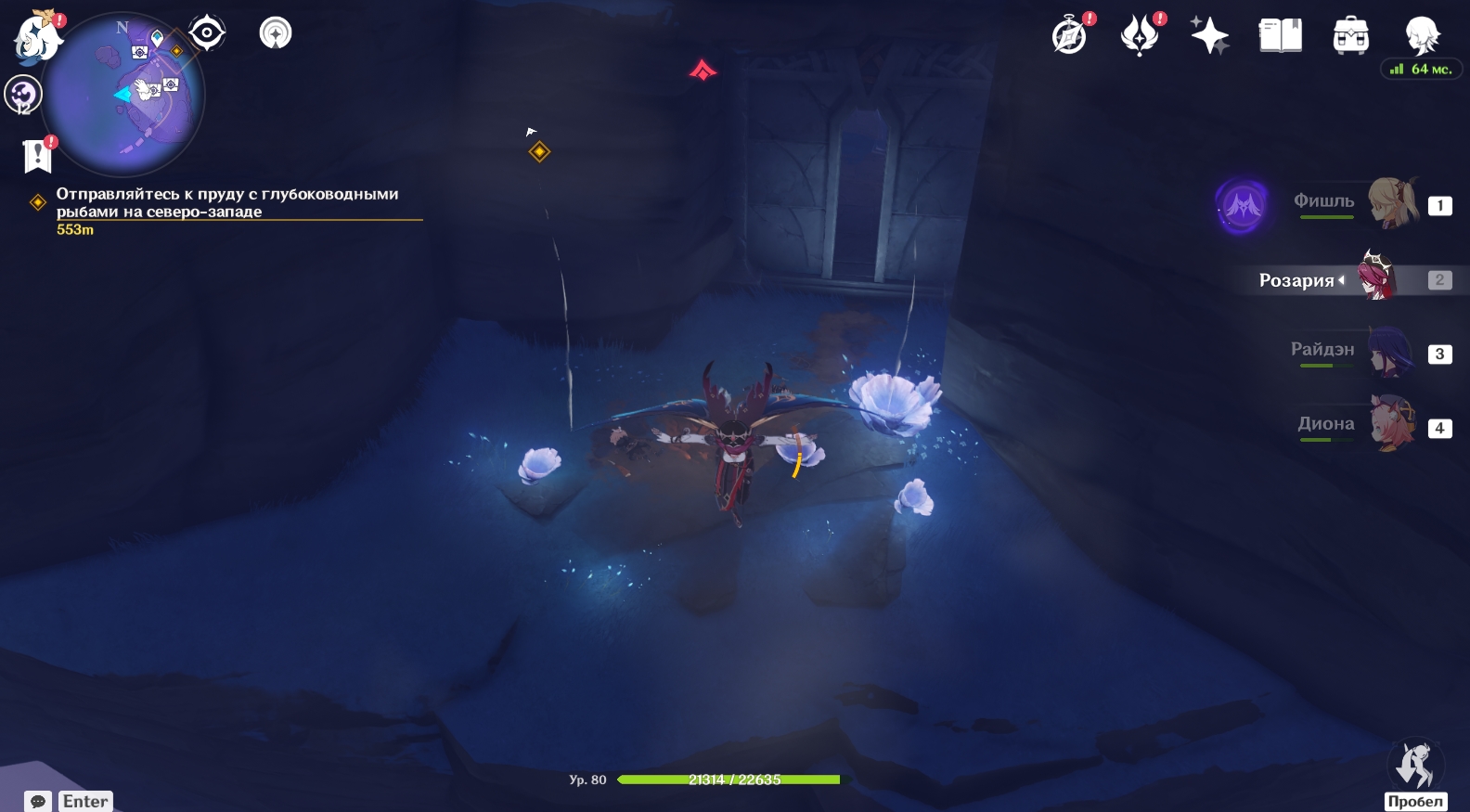
Task: Open the compass events icon
Action: (x=1070, y=36)
